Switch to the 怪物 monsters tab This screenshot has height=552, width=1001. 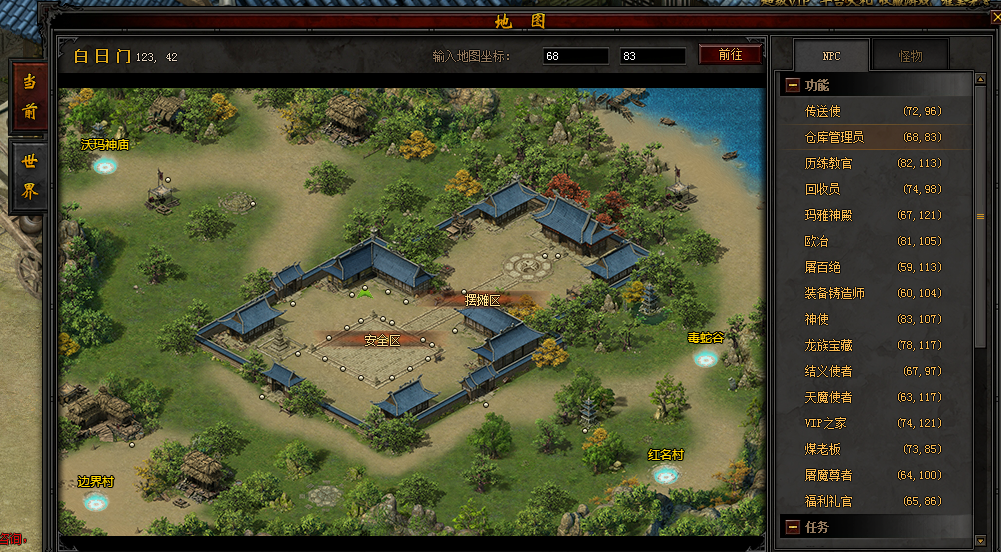909,56
